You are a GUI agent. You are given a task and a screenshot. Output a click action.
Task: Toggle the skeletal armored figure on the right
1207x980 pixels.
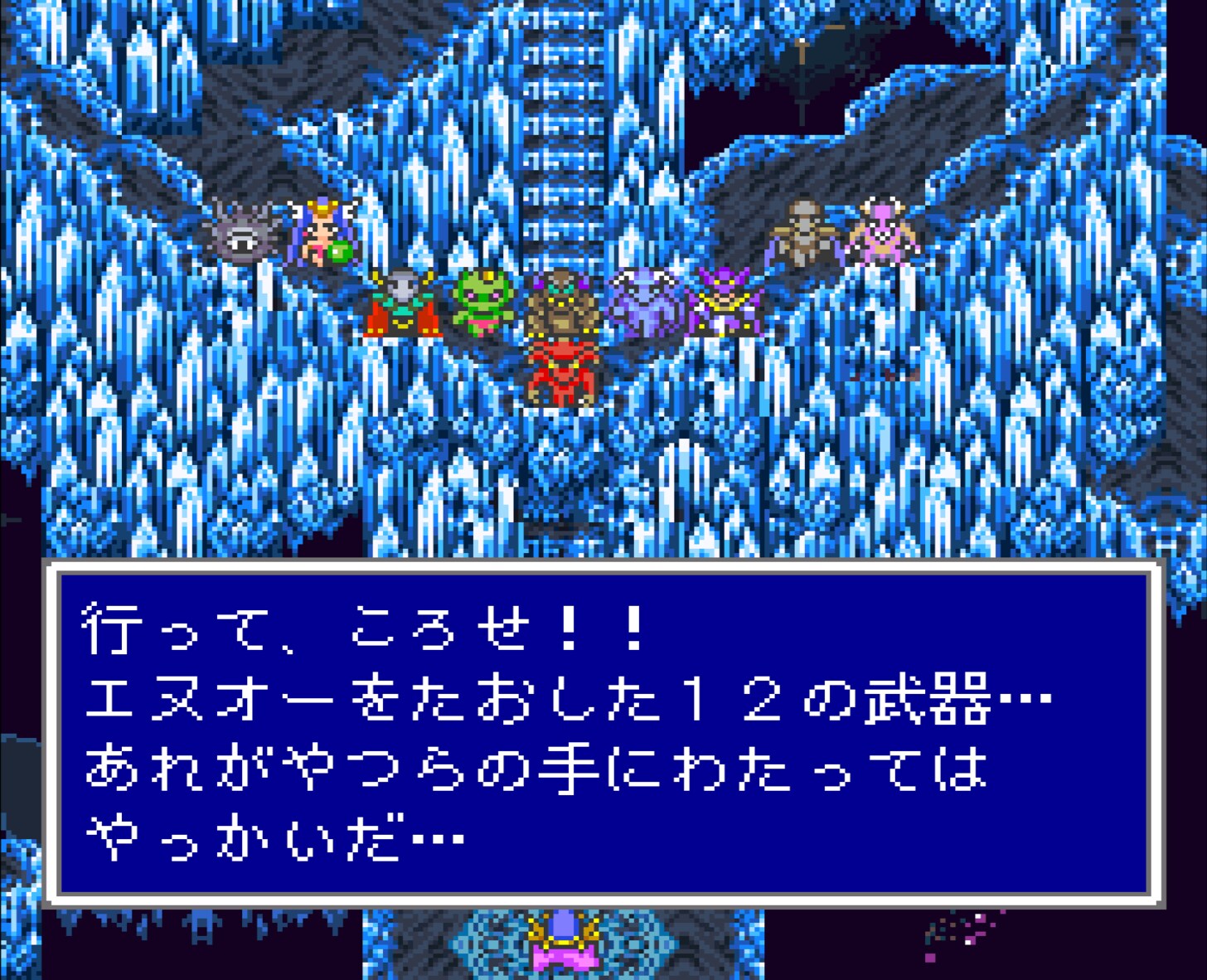[802, 231]
